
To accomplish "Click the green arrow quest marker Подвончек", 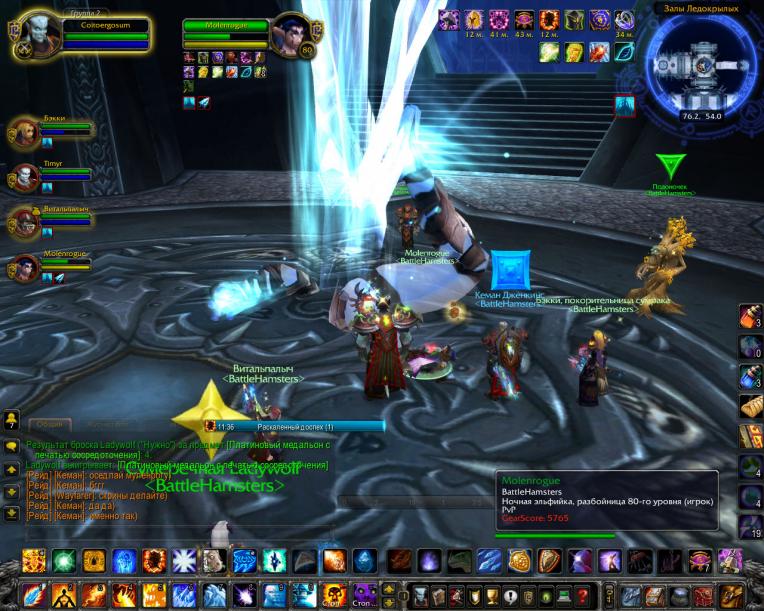I will tap(669, 166).
